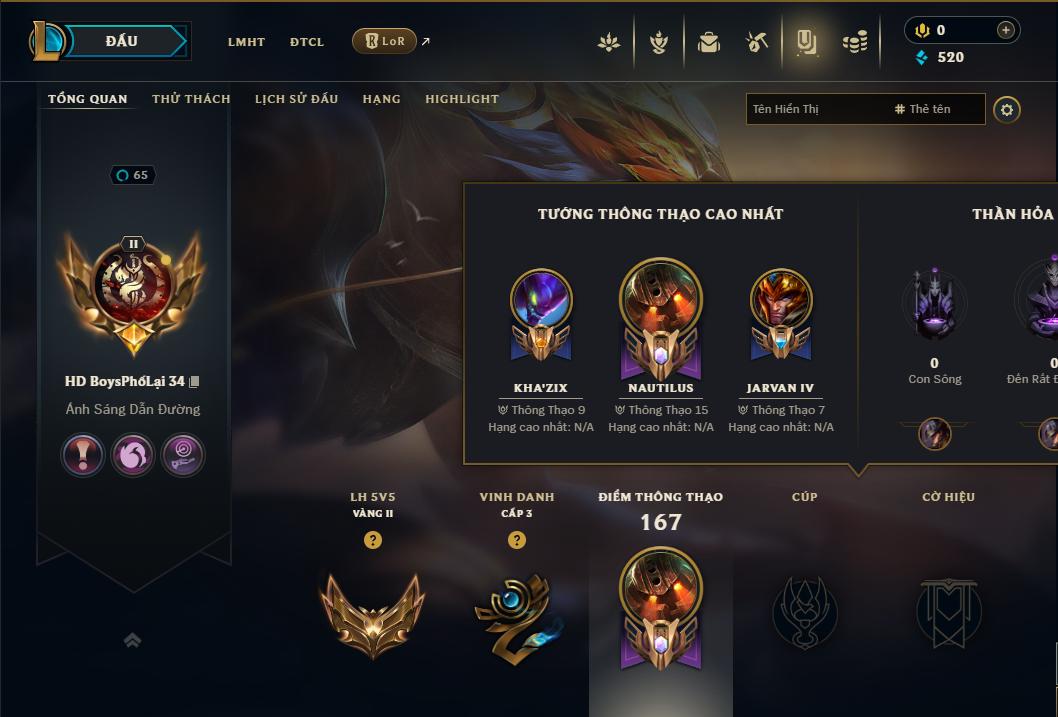Viewport: 1058px width, 717px height.
Task: Select the Tổng Quan tab
Action: pos(88,99)
